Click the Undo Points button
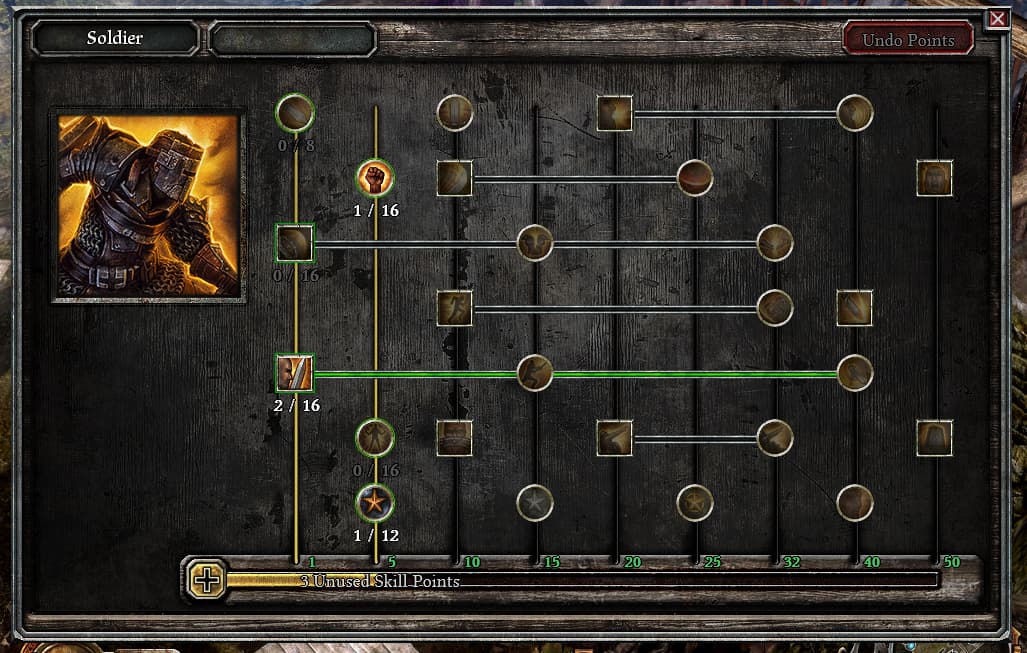Viewport: 1027px width, 653px height. point(908,40)
